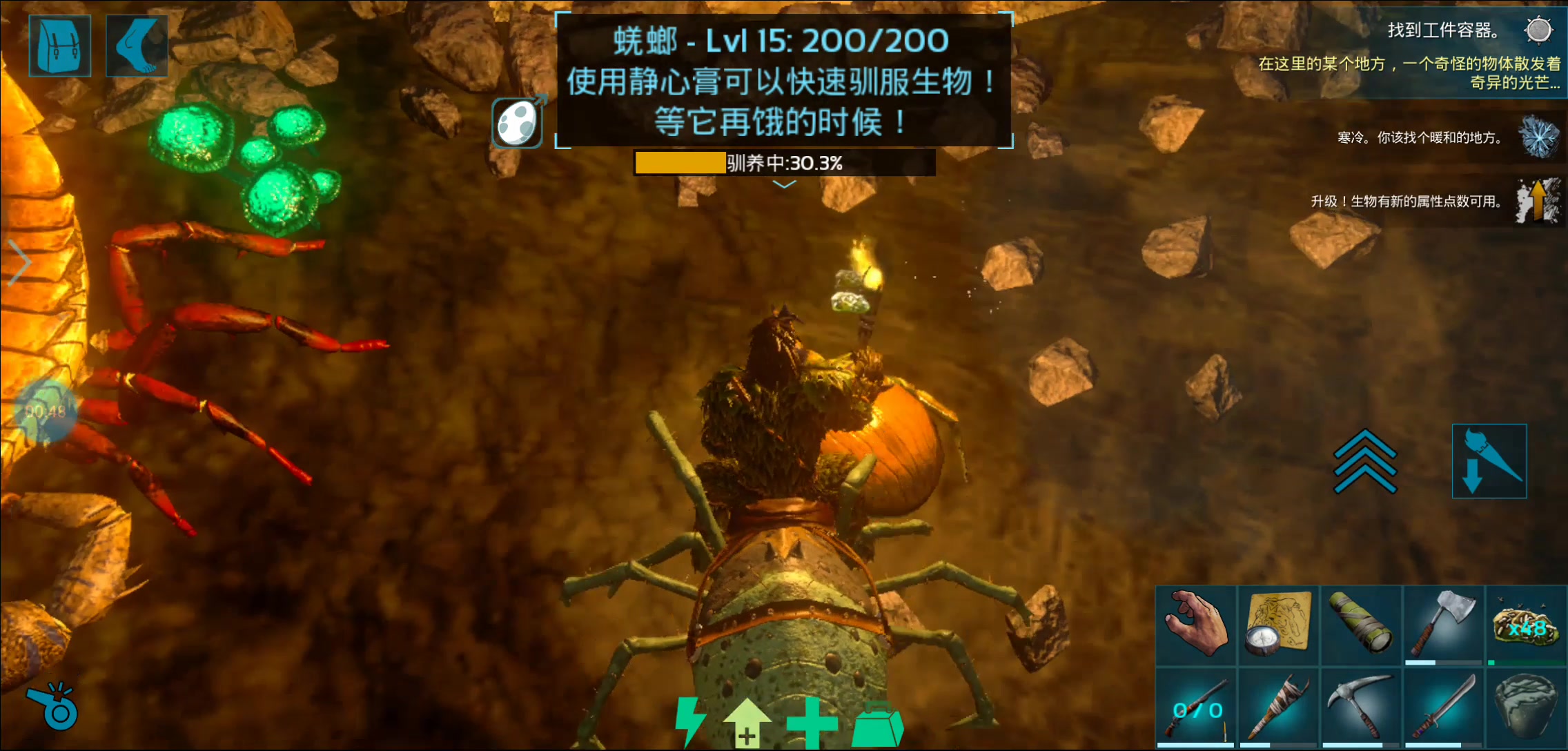Open the compass and map hotbar slot

coord(1279,625)
